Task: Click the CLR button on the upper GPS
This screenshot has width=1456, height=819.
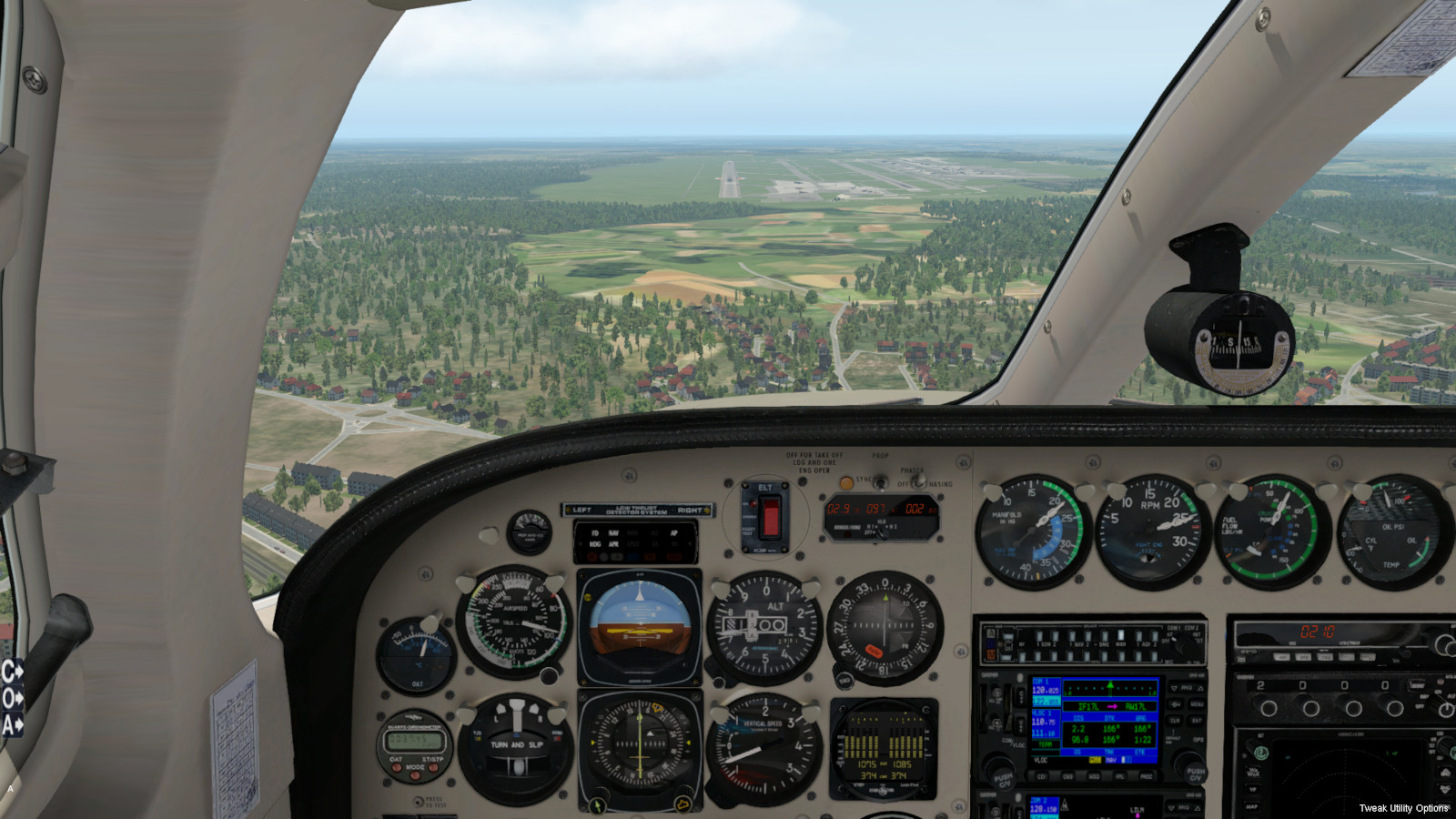Action: (x=1175, y=721)
